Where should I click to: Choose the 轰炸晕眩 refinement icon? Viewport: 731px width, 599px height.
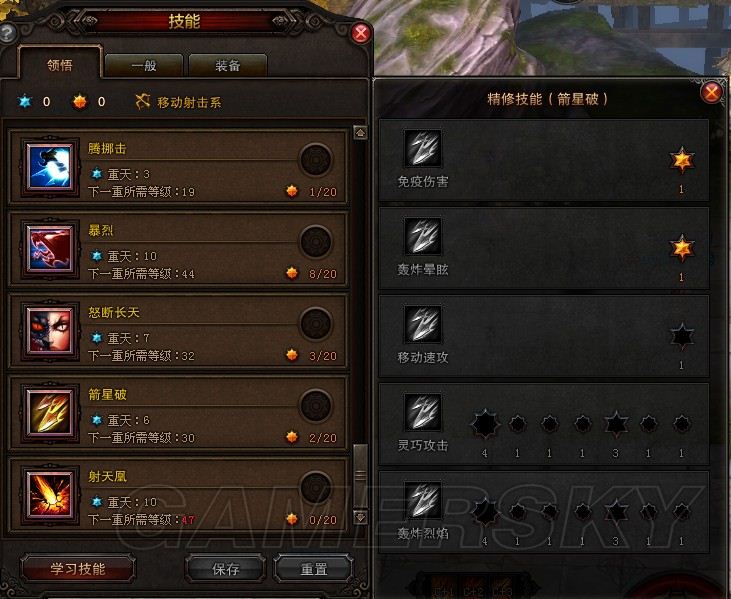pyautogui.click(x=422, y=236)
